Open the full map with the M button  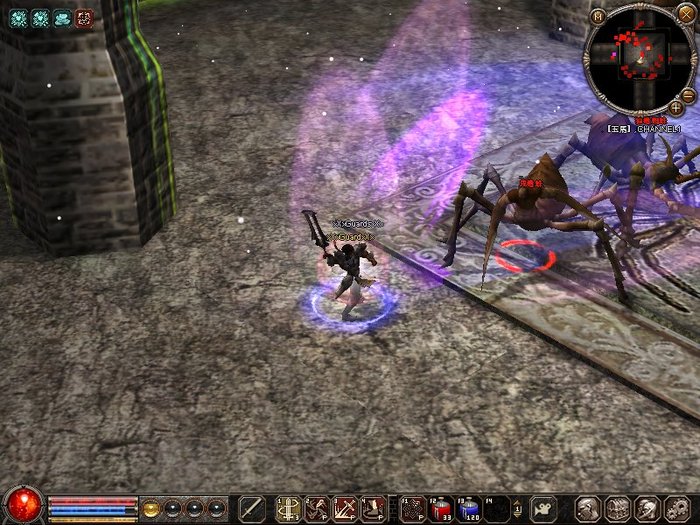[x=598, y=16]
